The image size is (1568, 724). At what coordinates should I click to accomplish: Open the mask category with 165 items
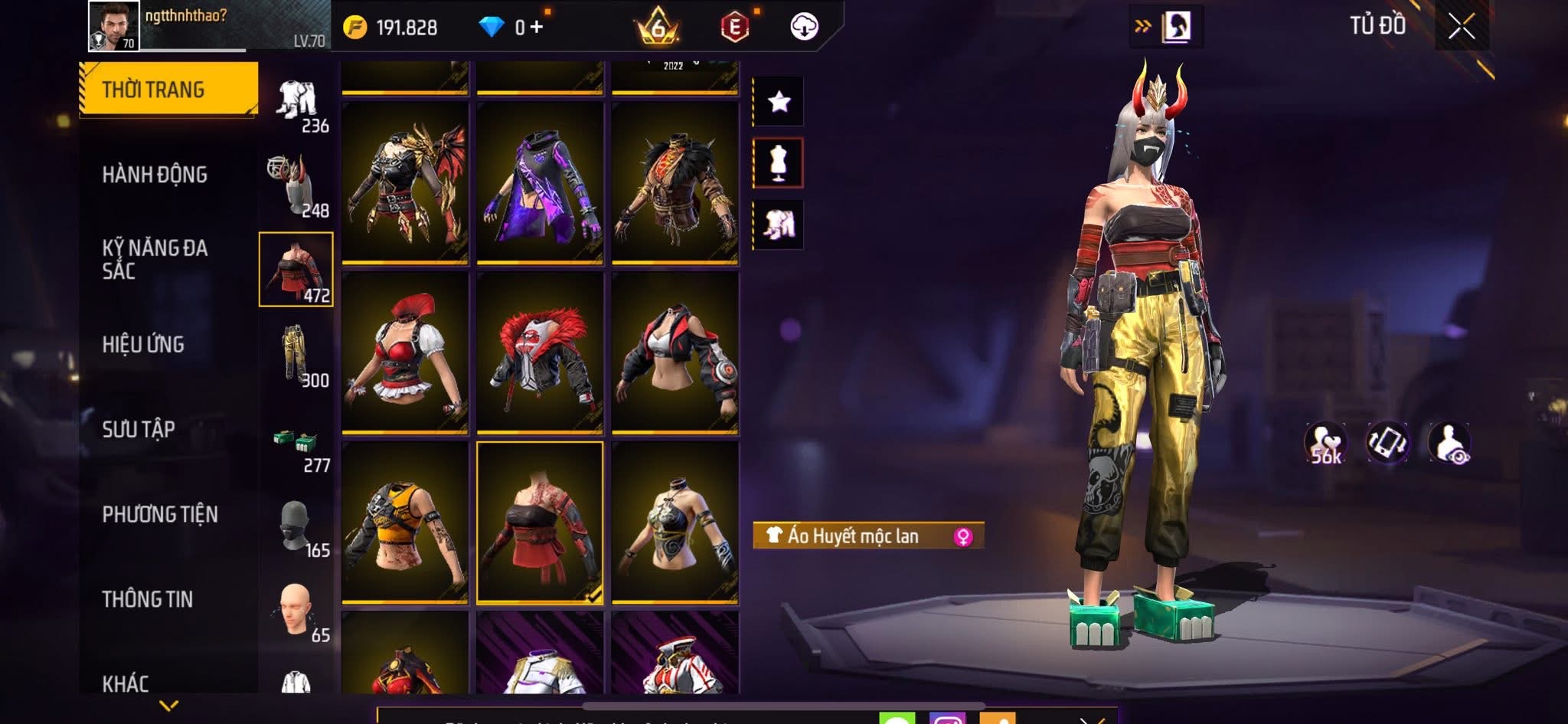point(296,527)
